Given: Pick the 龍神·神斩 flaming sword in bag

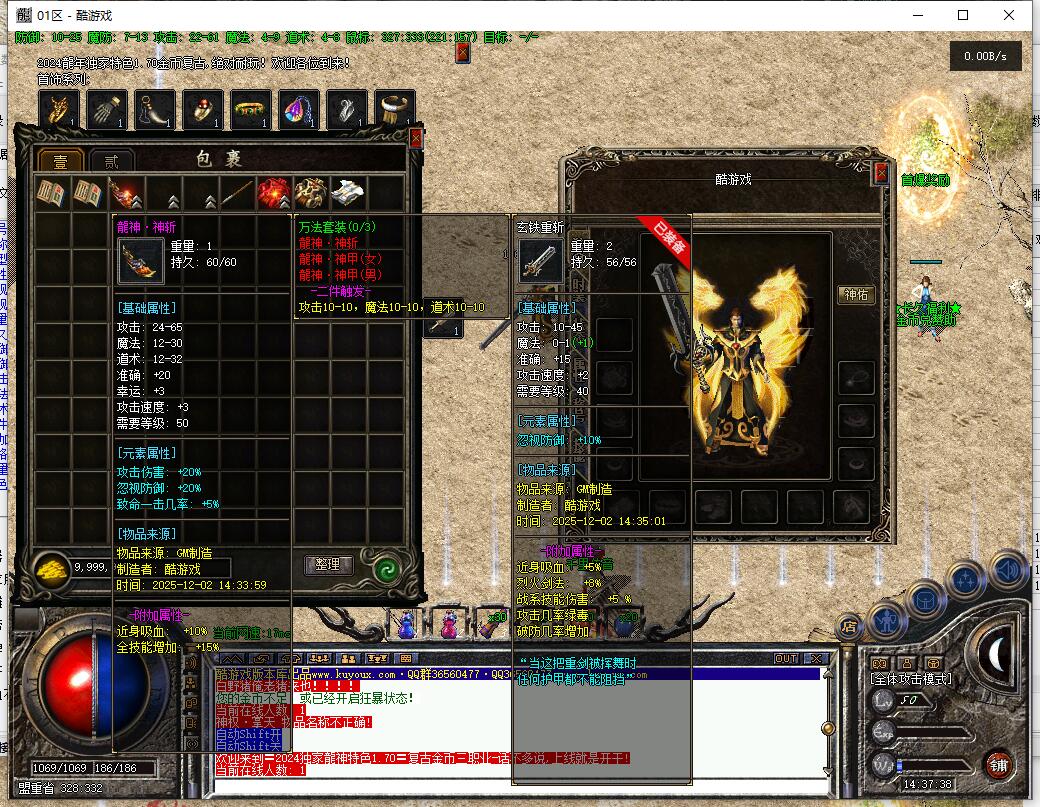Looking at the screenshot, I should click(x=125, y=194).
